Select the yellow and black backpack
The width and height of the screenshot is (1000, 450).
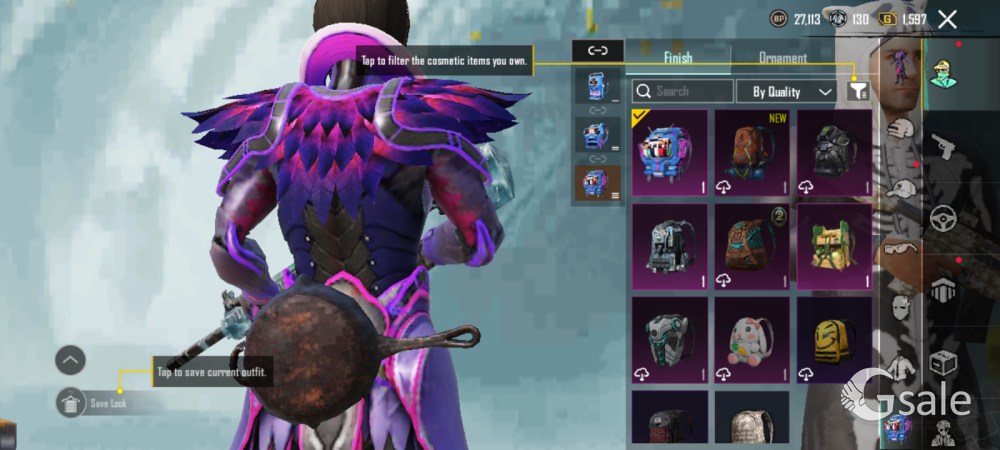tap(834, 340)
